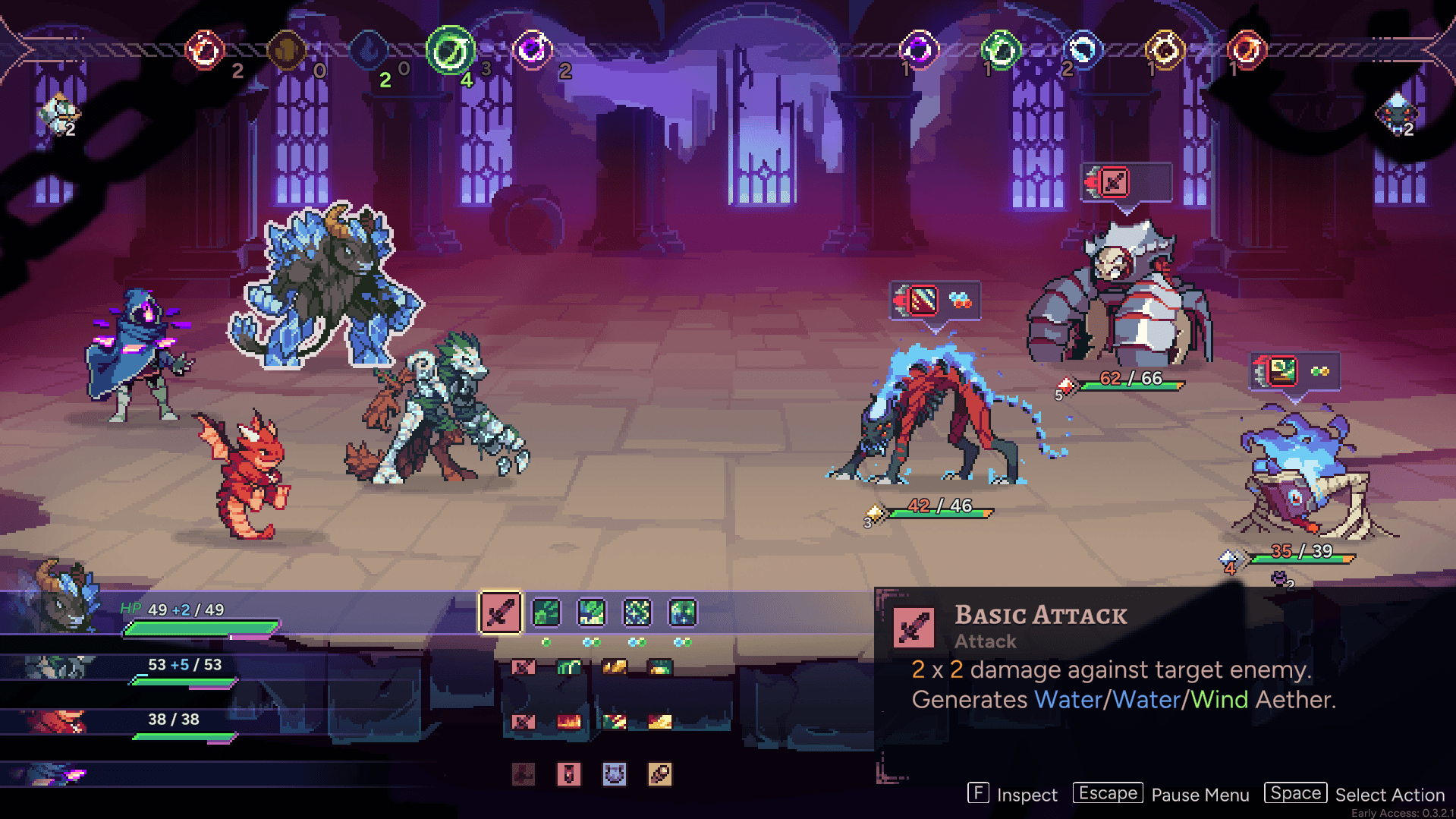Click the player team crystal icon

click(x=58, y=115)
